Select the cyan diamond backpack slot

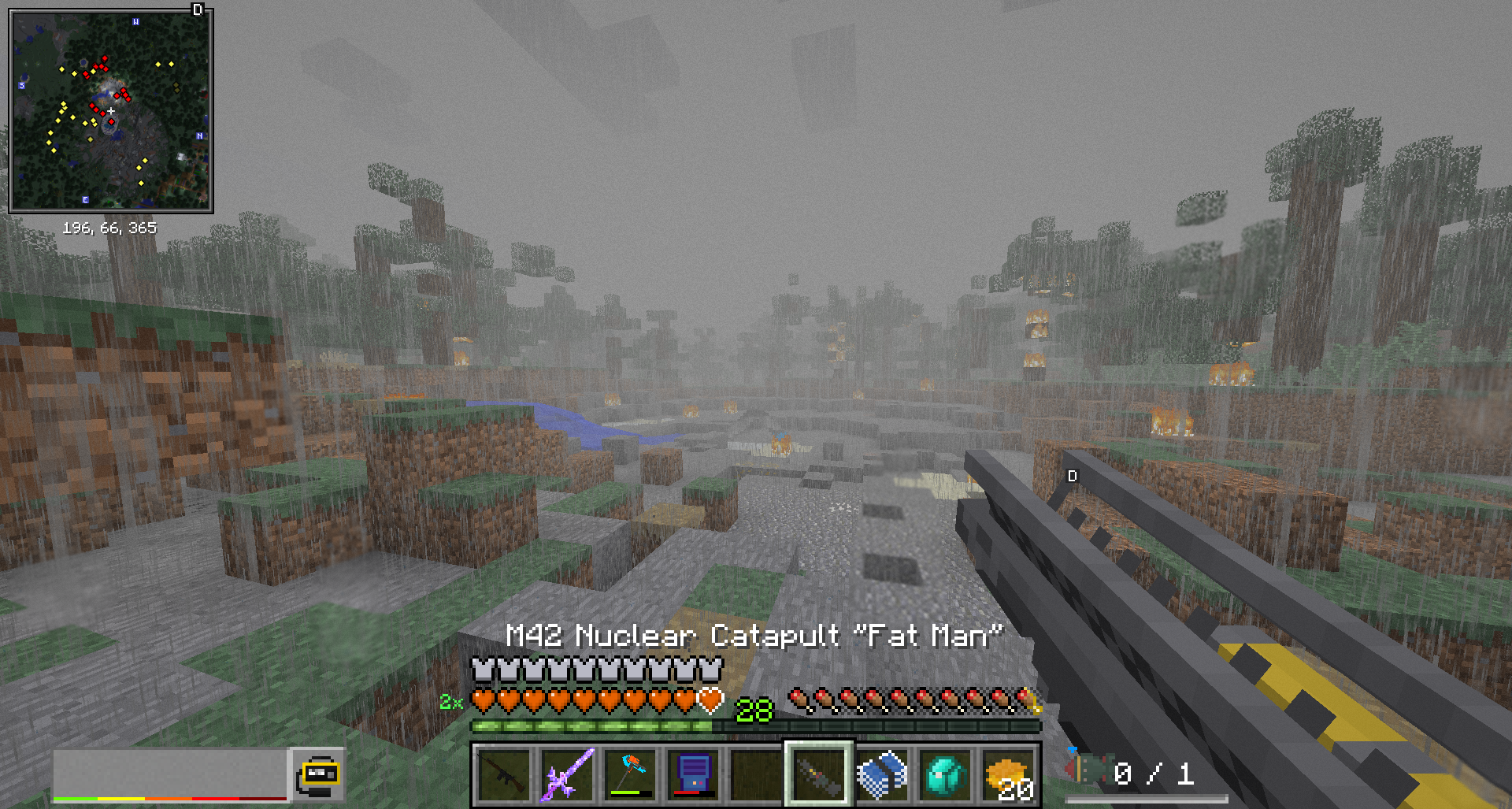[x=945, y=775]
